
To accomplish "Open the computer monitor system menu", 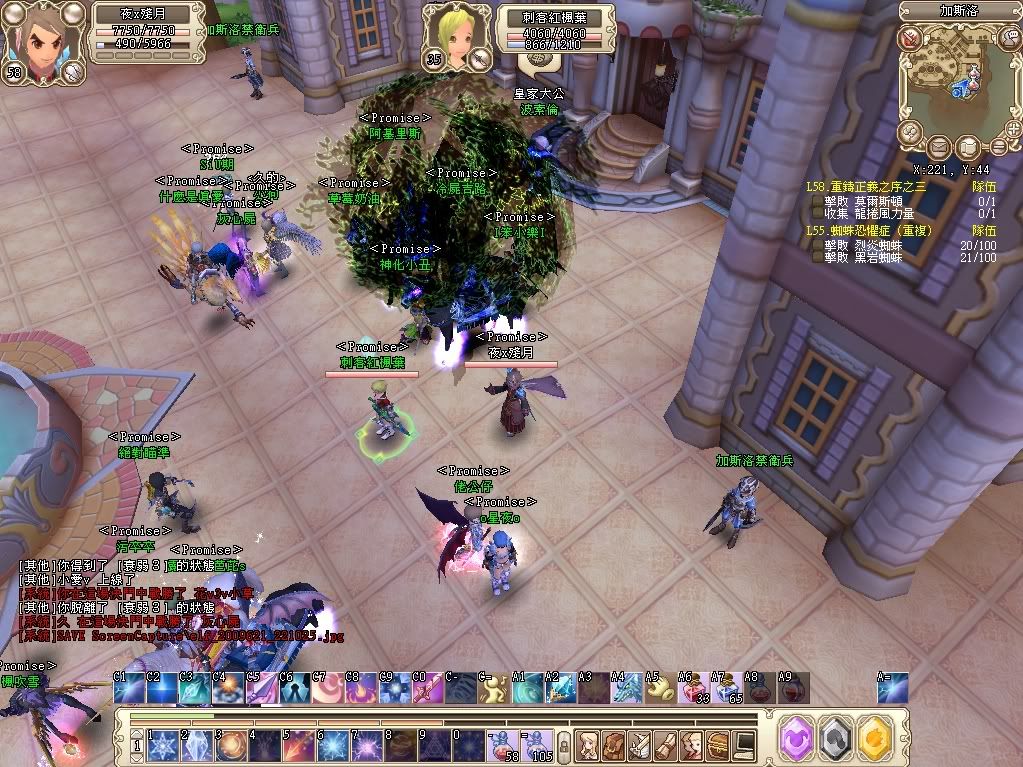I will pos(744,744).
